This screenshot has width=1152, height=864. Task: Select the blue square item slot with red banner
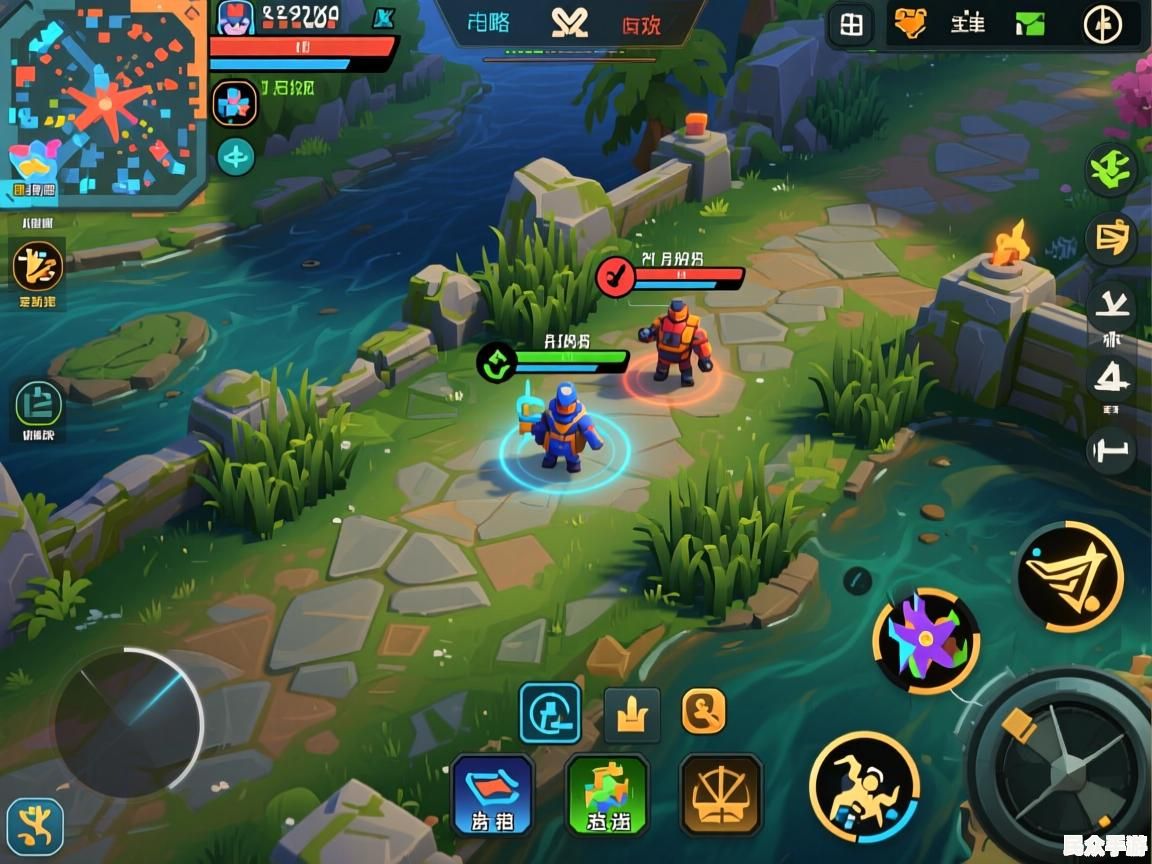pos(493,794)
